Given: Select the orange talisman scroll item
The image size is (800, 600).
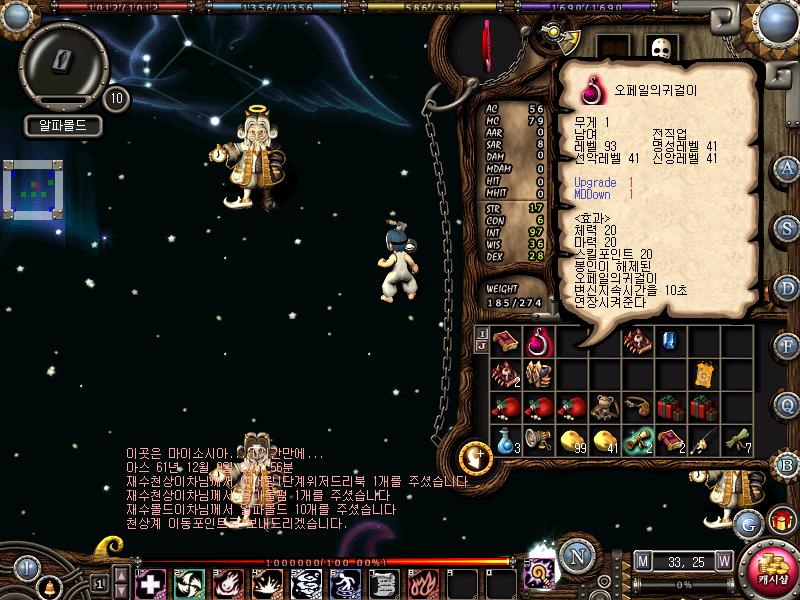Looking at the screenshot, I should tap(704, 374).
